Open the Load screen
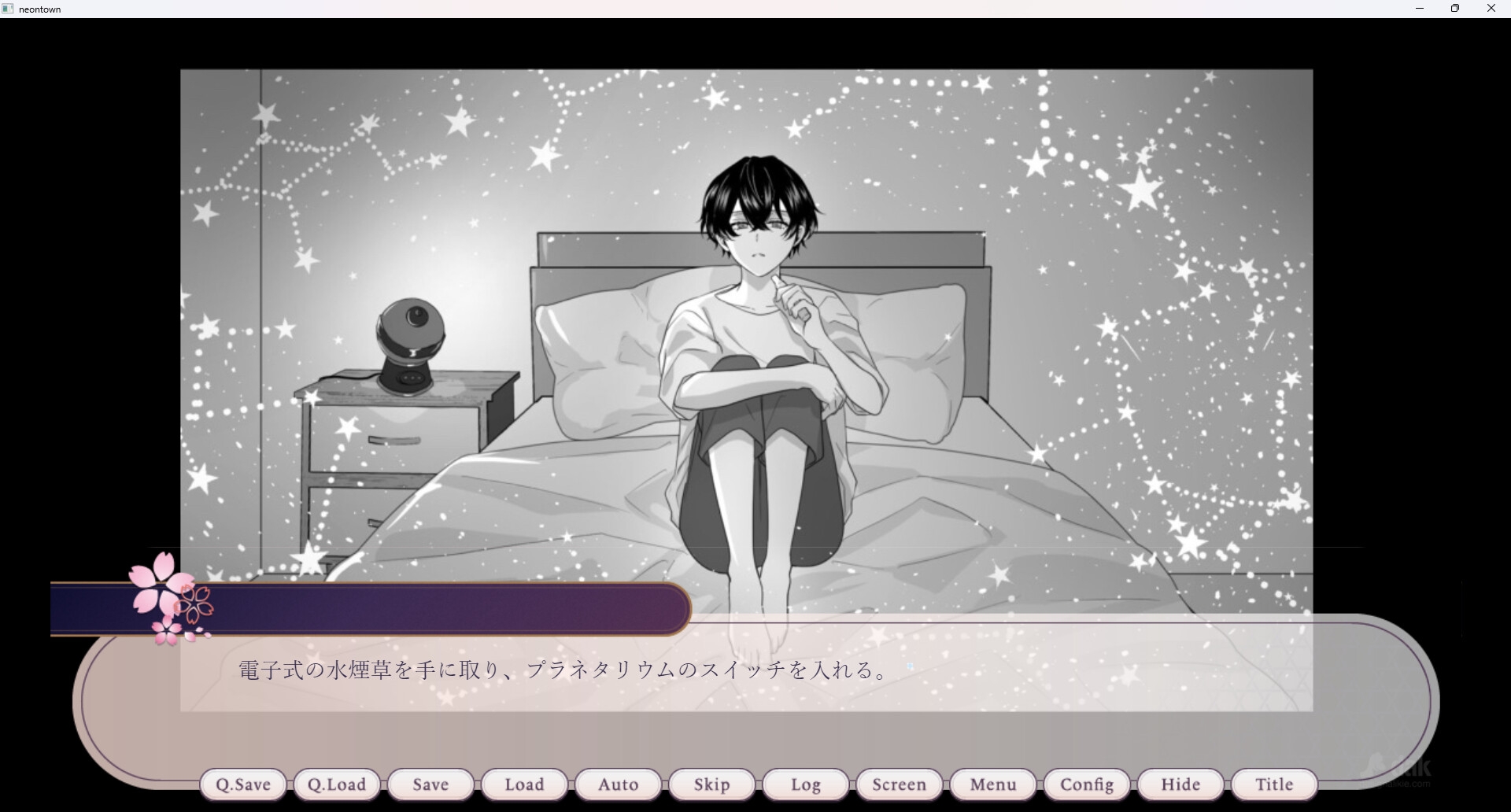This screenshot has width=1511, height=812. pyautogui.click(x=524, y=784)
